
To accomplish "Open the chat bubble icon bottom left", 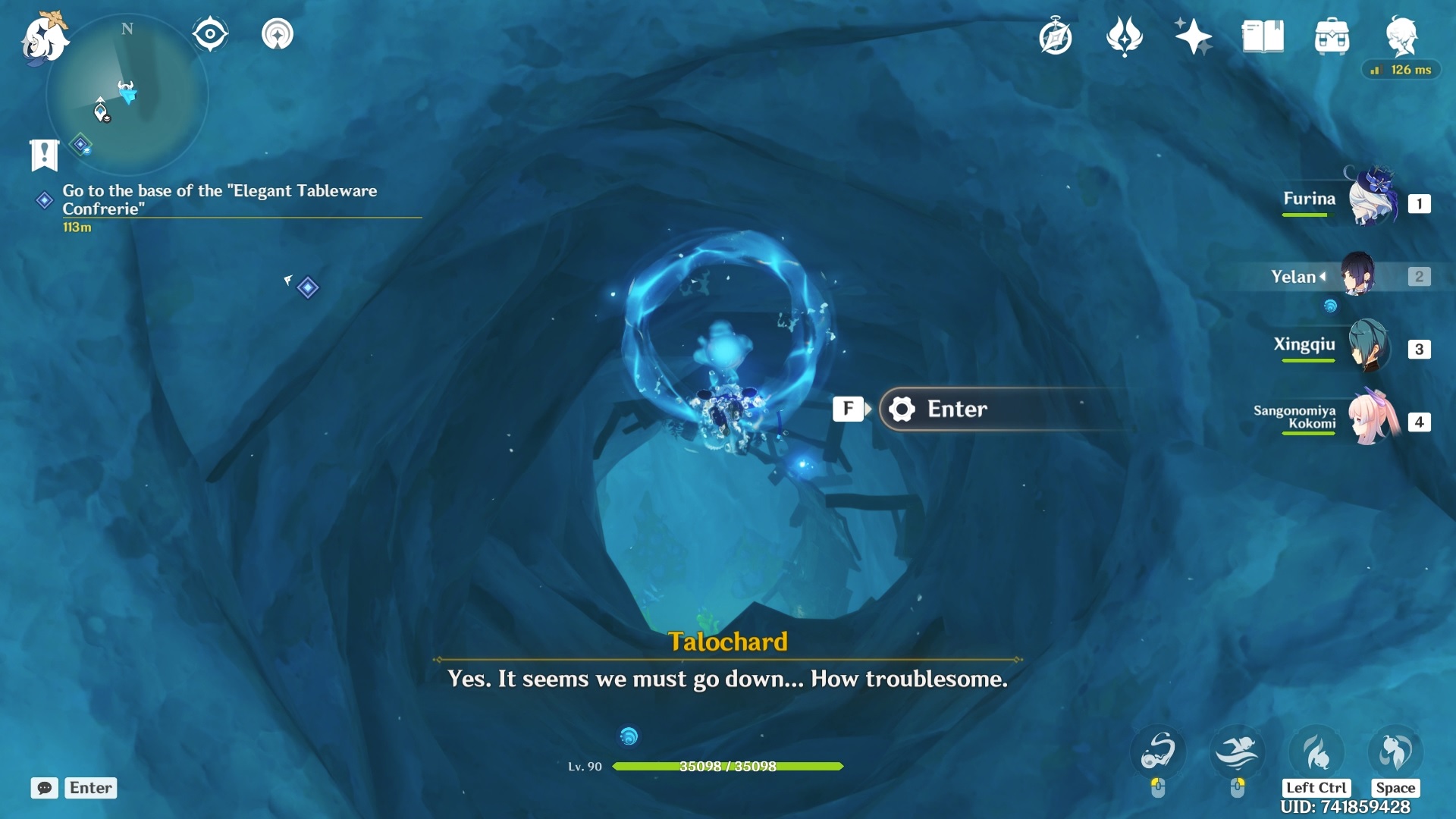I will pos(45,788).
